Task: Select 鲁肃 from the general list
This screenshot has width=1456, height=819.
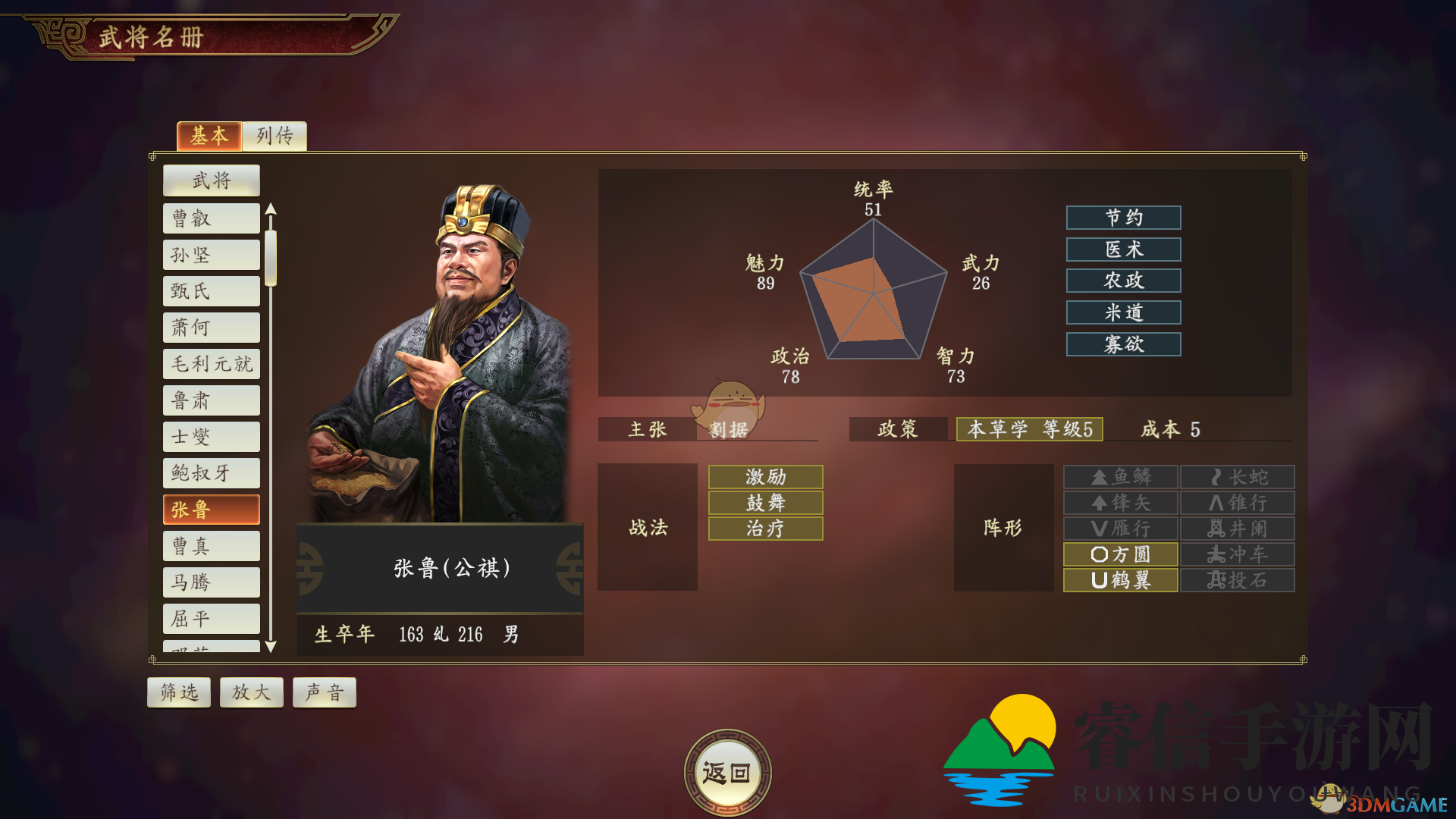Action: tap(211, 400)
